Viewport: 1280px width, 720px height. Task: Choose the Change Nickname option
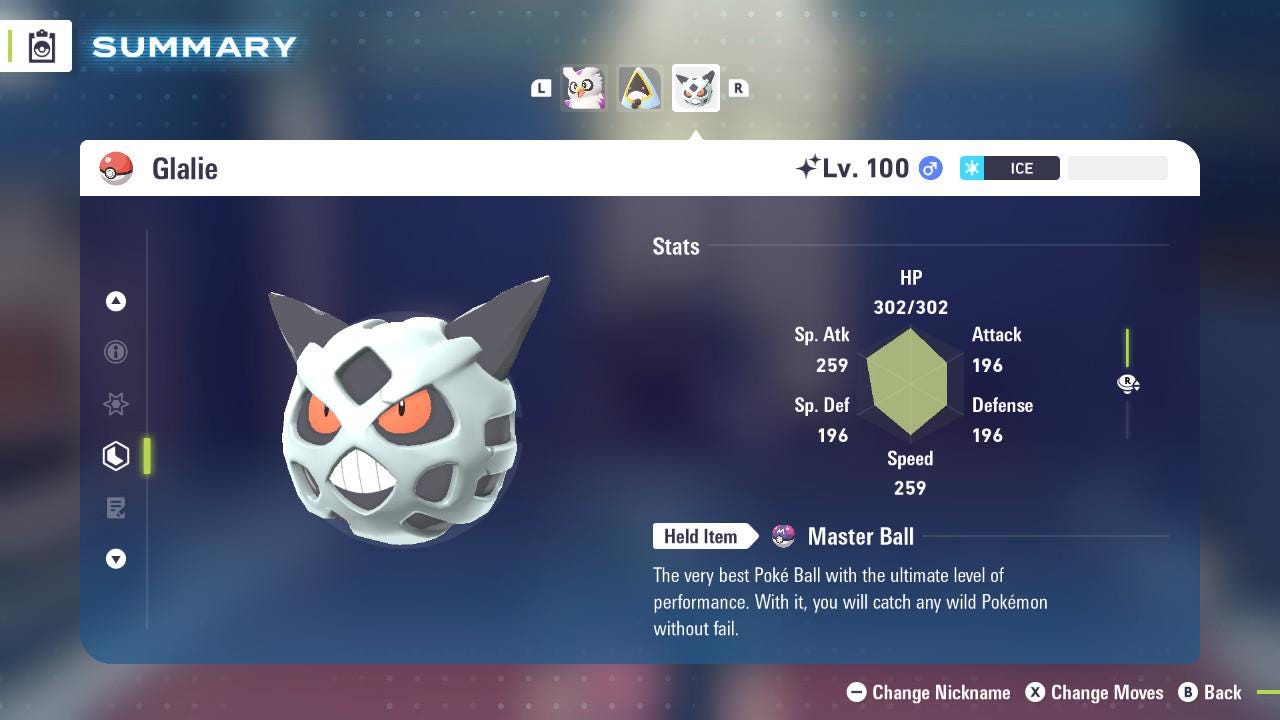929,692
